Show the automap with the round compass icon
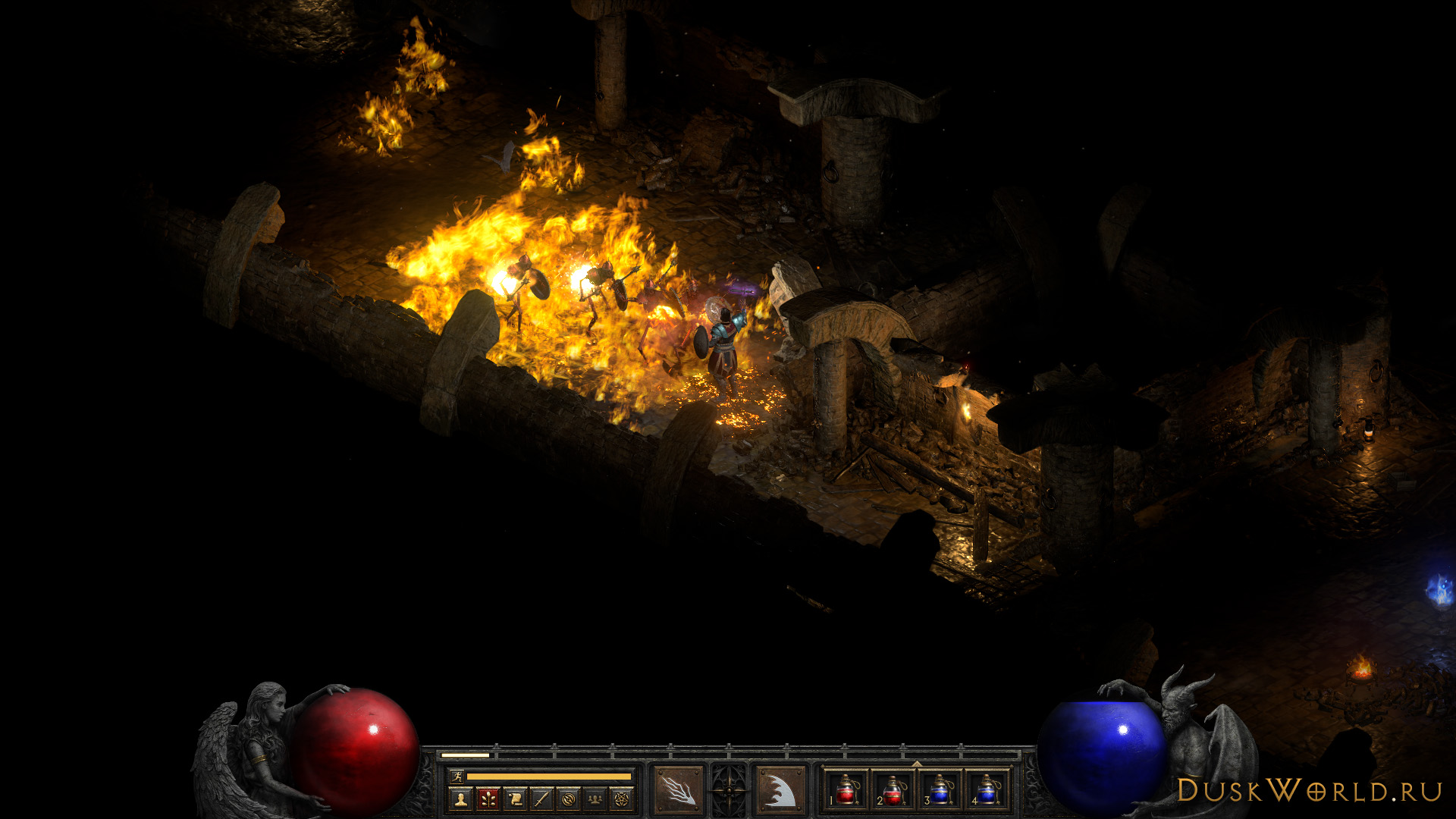The image size is (1456, 819). coord(568,799)
